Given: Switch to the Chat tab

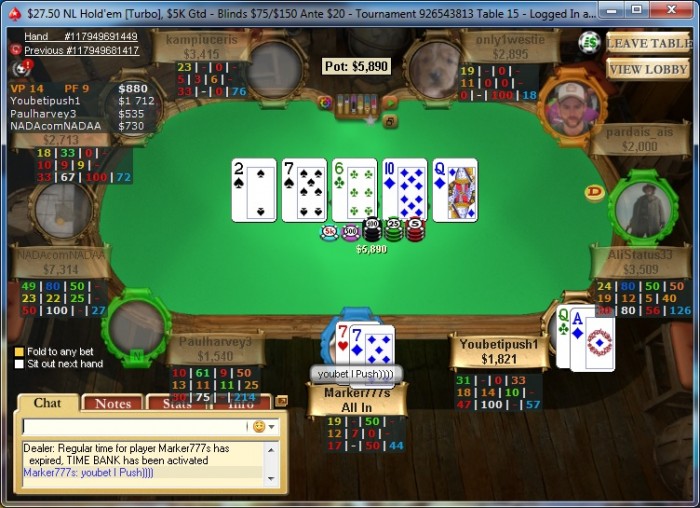Looking at the screenshot, I should click(47, 403).
